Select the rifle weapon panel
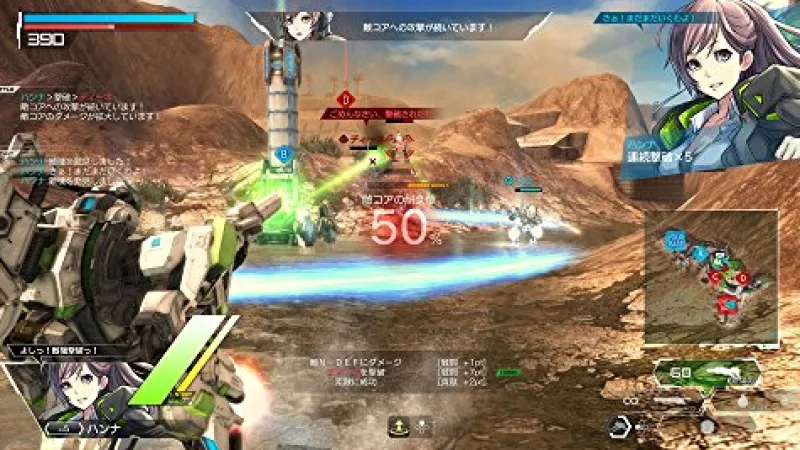 (705, 376)
